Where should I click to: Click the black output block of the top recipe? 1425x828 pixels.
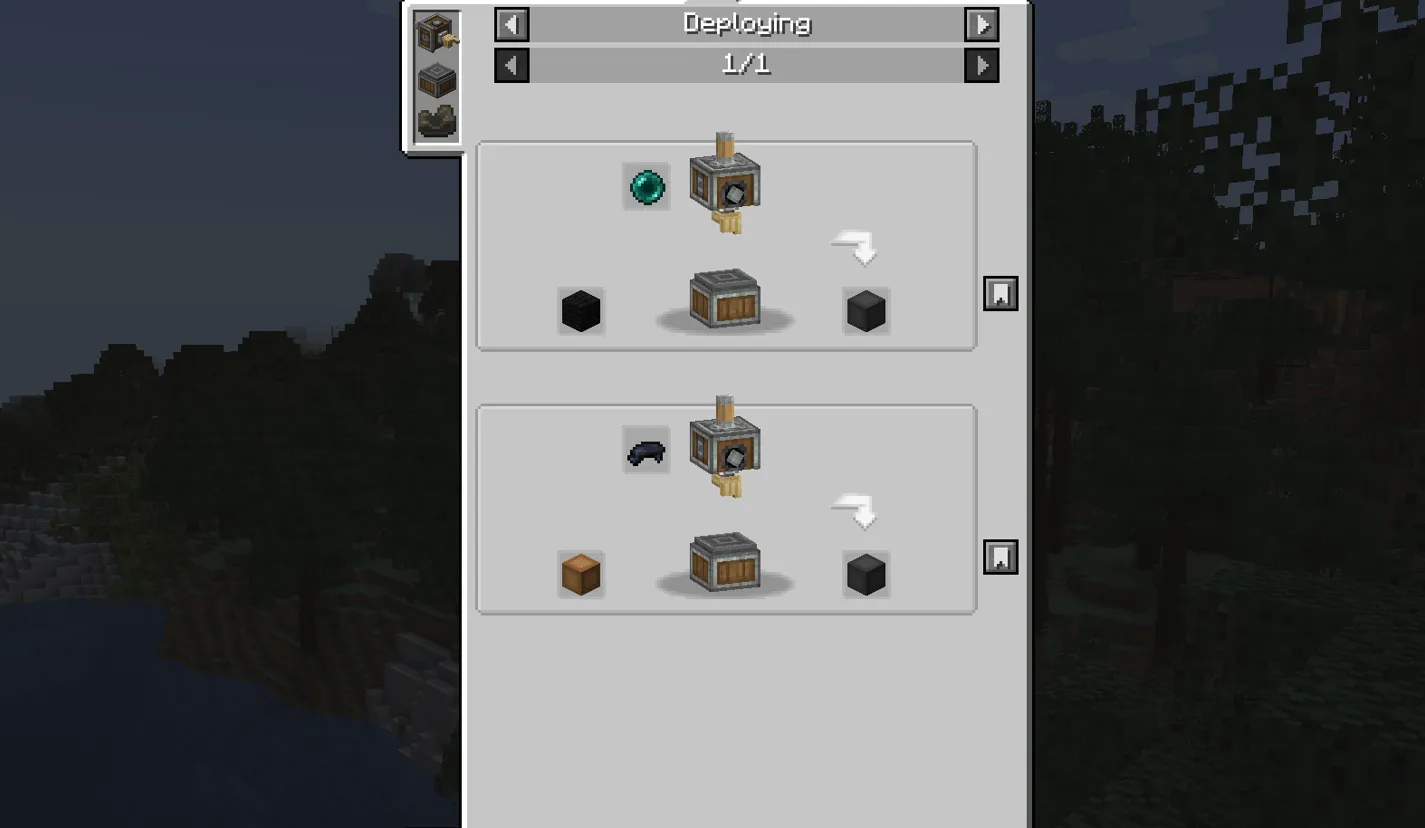[864, 310]
